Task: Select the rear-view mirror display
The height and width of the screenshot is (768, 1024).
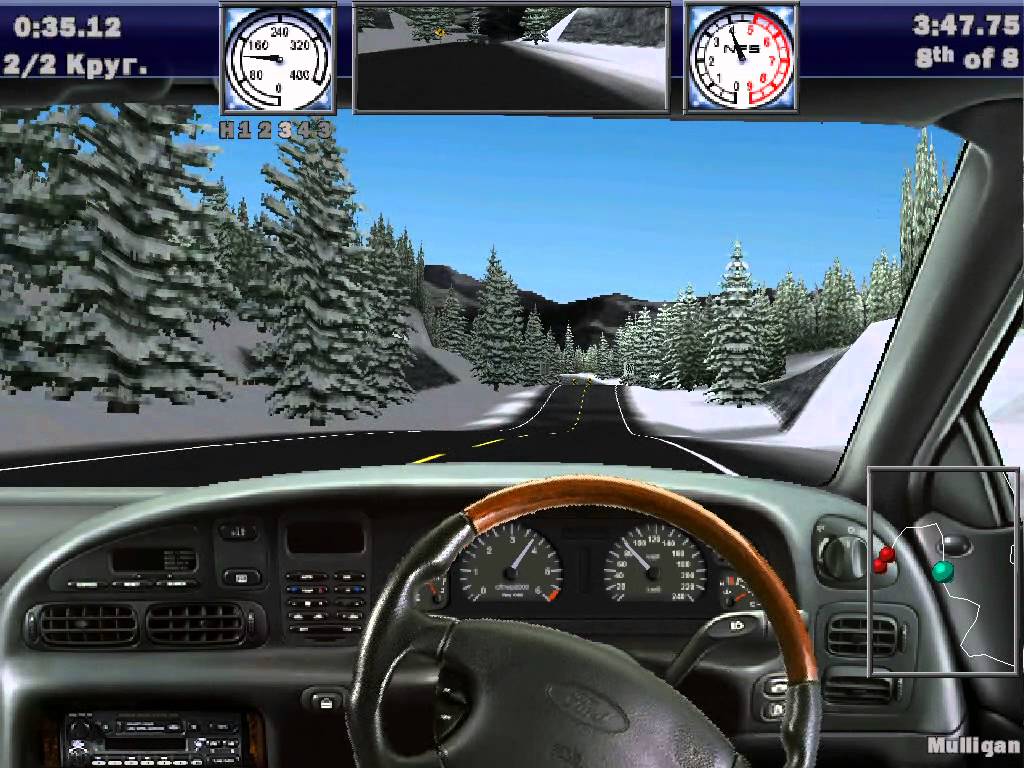Action: (511, 58)
